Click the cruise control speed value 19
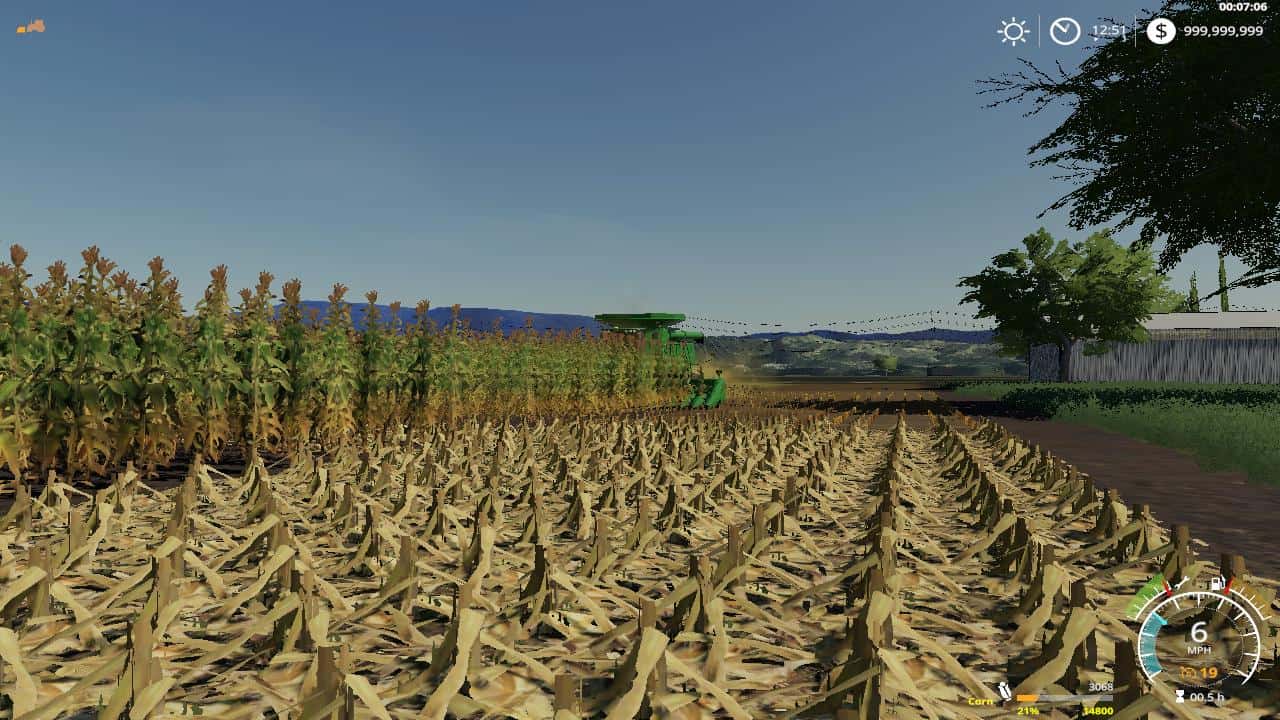Screen dimensions: 1280x720 [x=1211, y=672]
